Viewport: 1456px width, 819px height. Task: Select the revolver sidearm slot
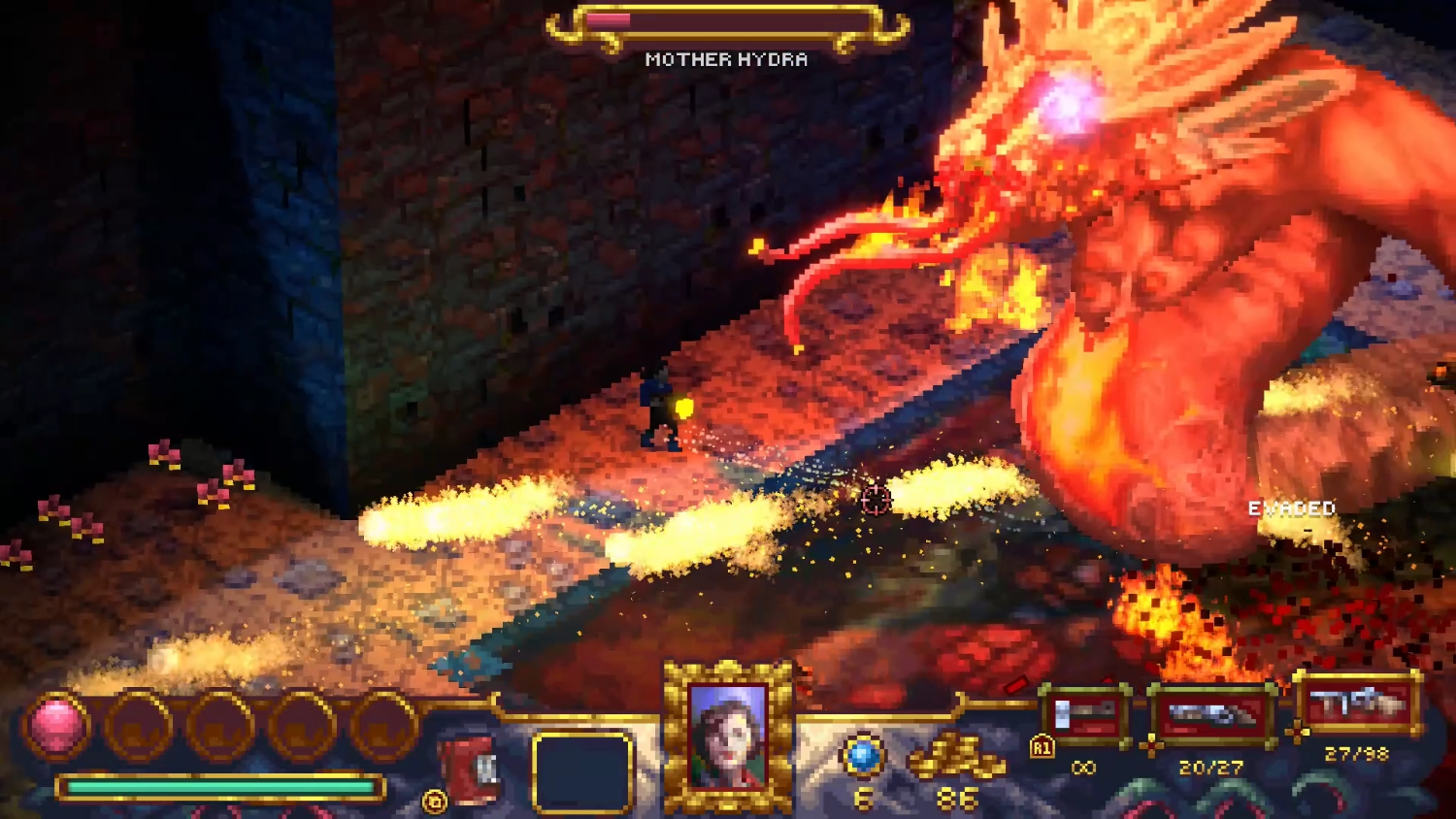click(1211, 714)
